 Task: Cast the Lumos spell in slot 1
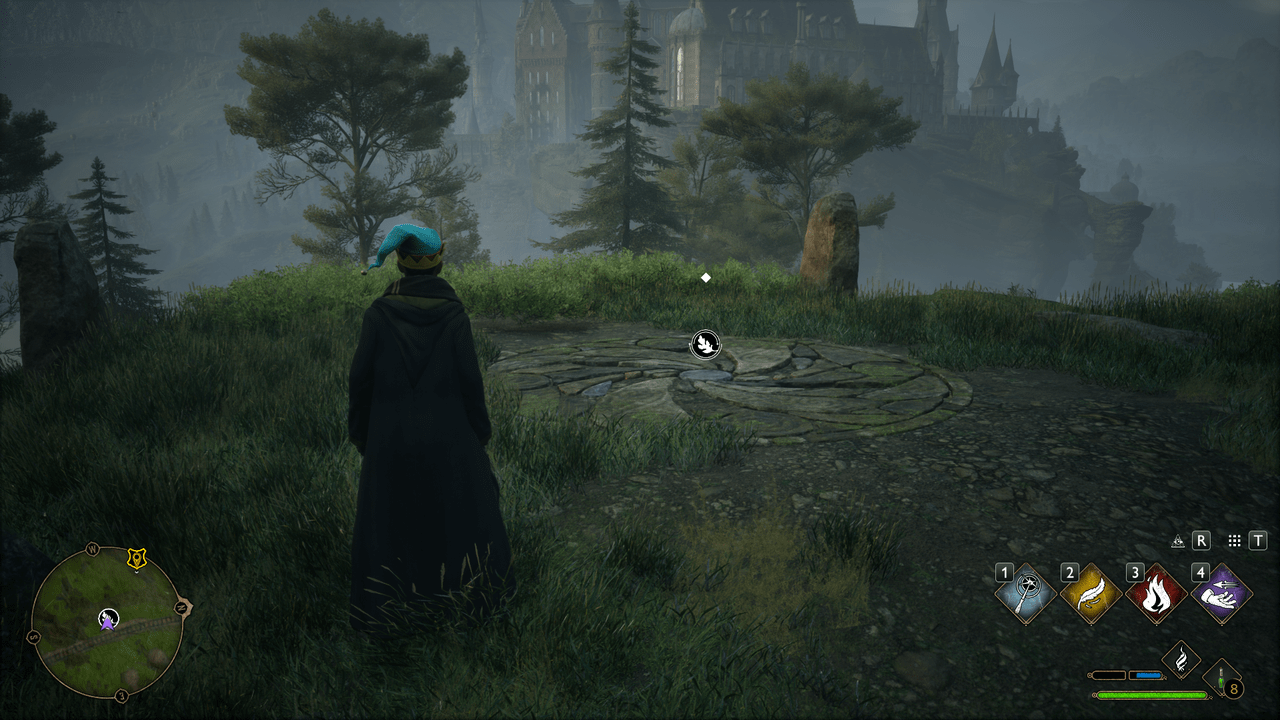tap(1026, 593)
